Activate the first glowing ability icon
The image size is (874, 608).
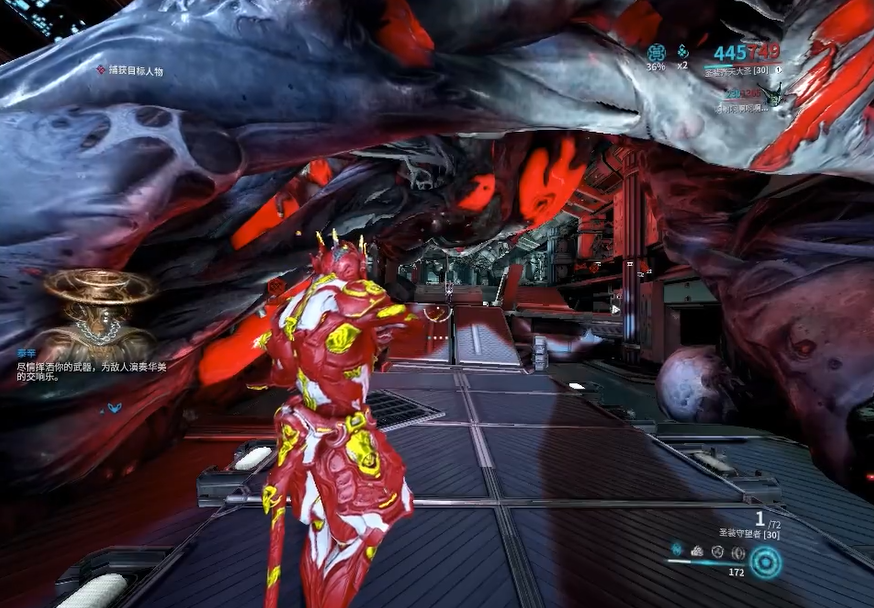(x=677, y=551)
